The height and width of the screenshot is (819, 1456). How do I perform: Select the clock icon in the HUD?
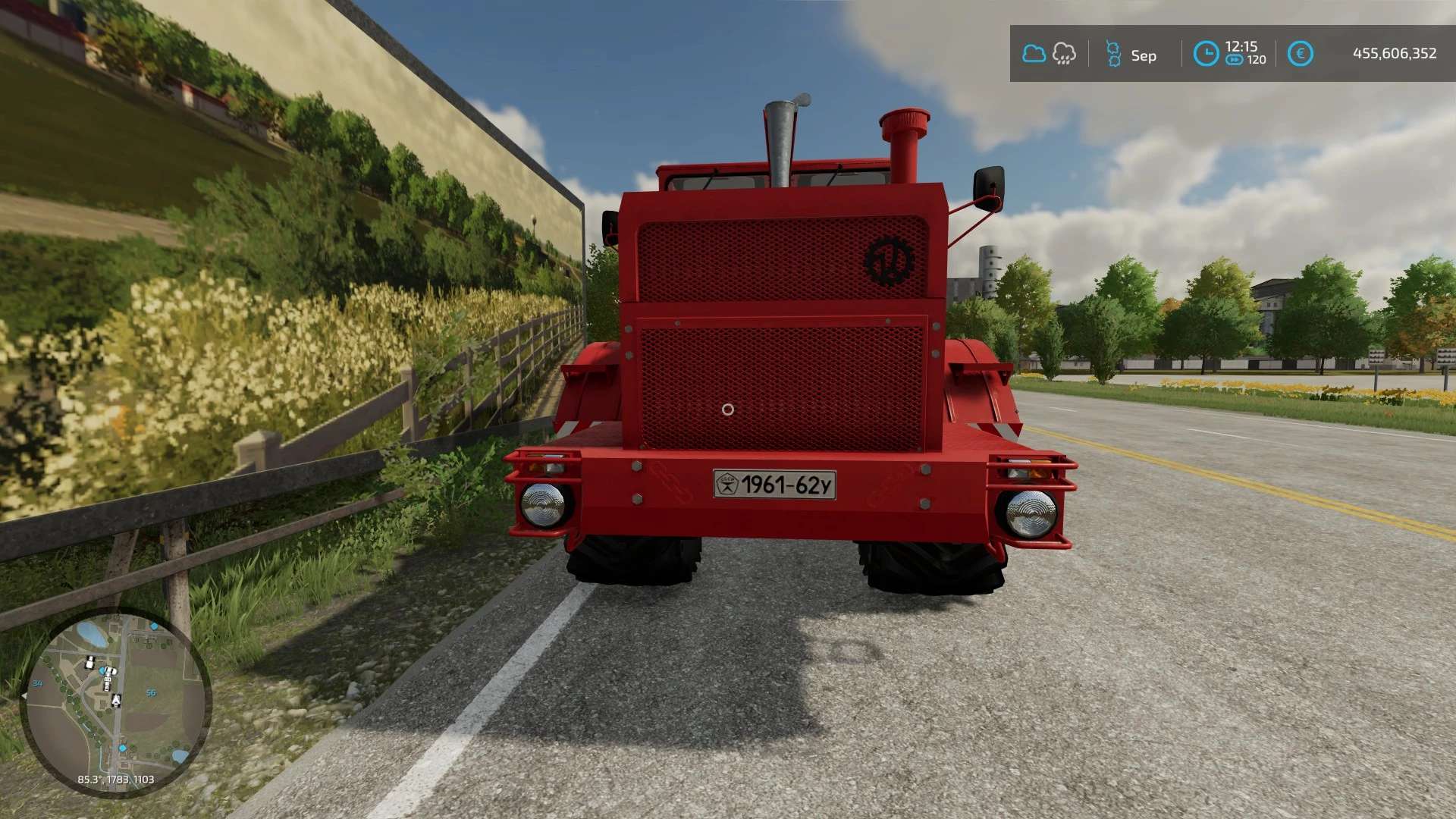click(x=1206, y=54)
